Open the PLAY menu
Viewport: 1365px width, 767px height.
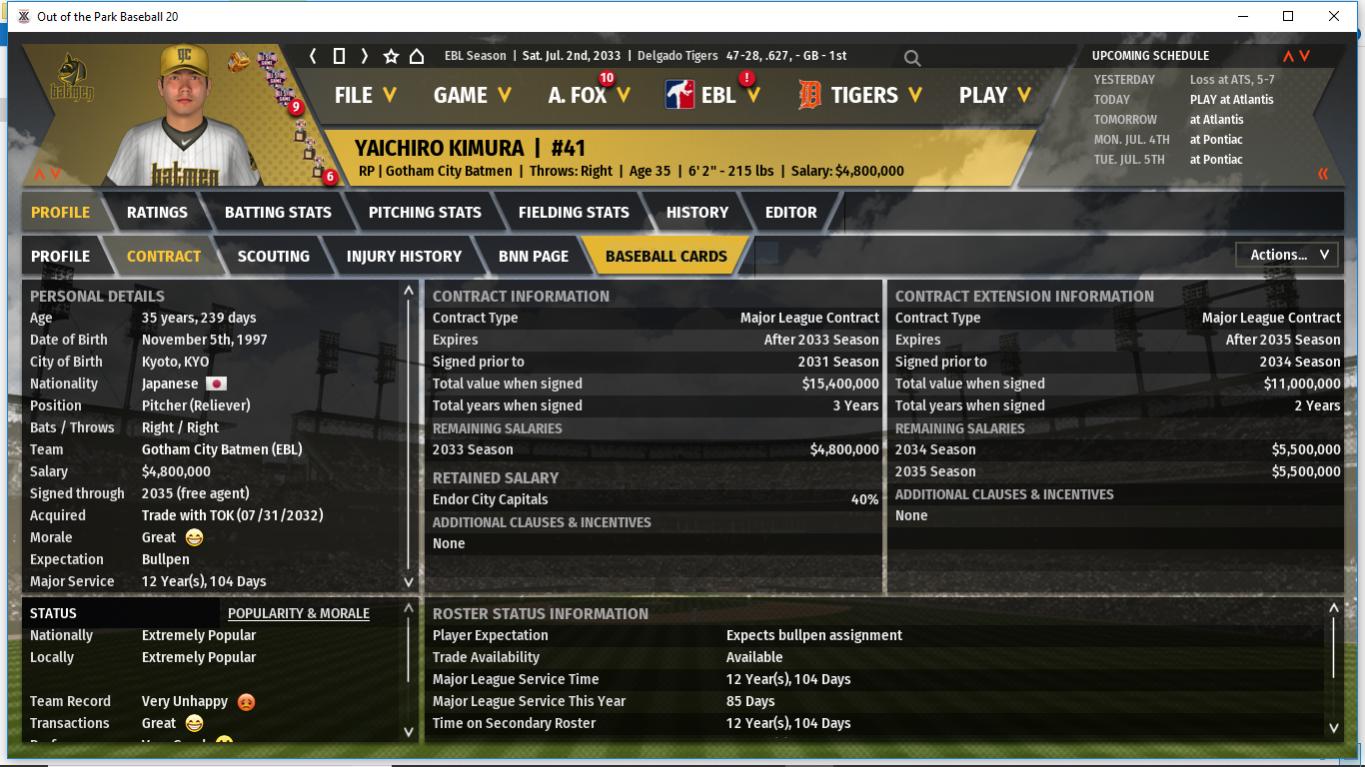pyautogui.click(x=993, y=95)
